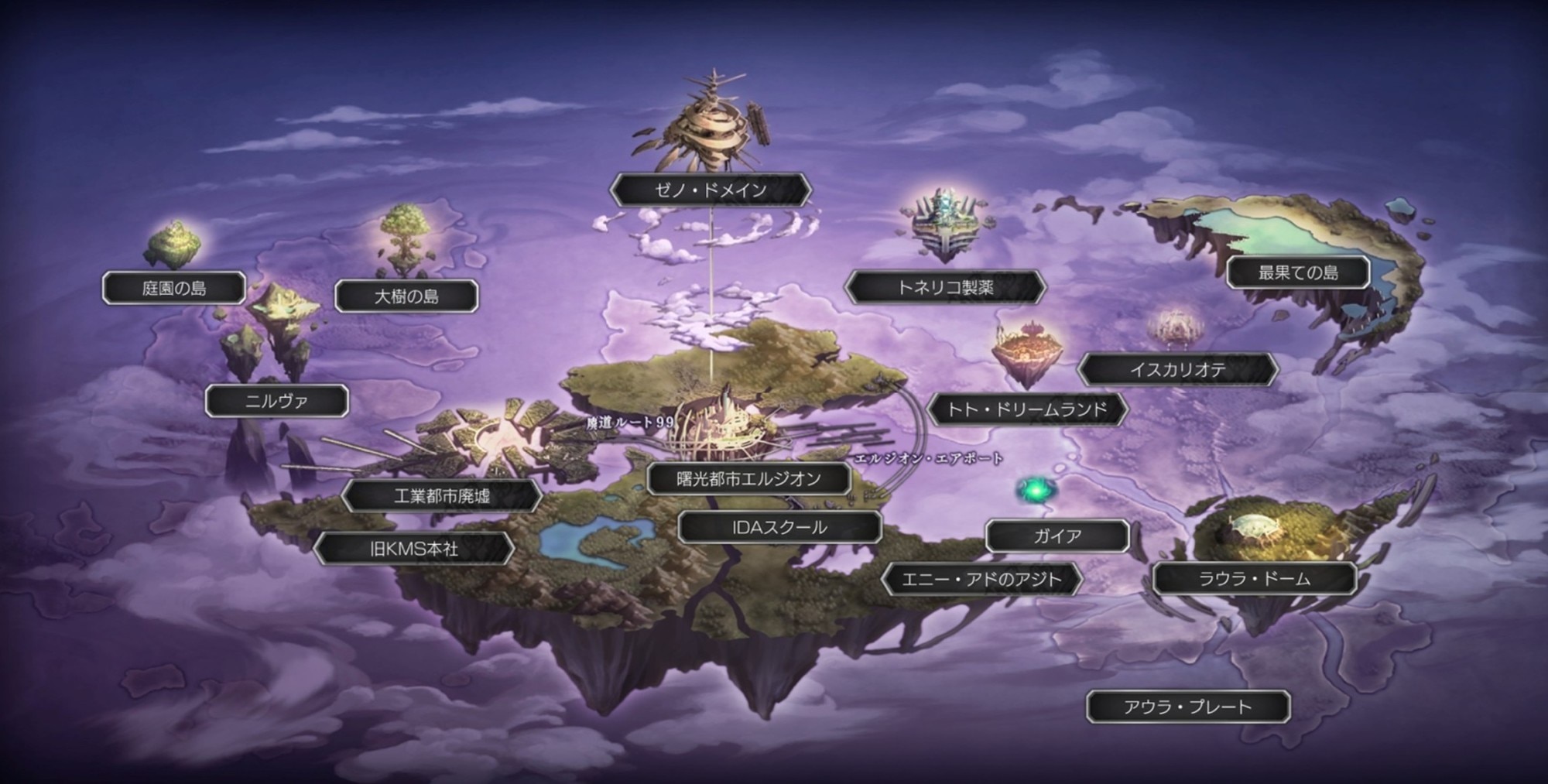Select エニー・アドのアジト
The width and height of the screenshot is (1548, 784).
tap(981, 580)
